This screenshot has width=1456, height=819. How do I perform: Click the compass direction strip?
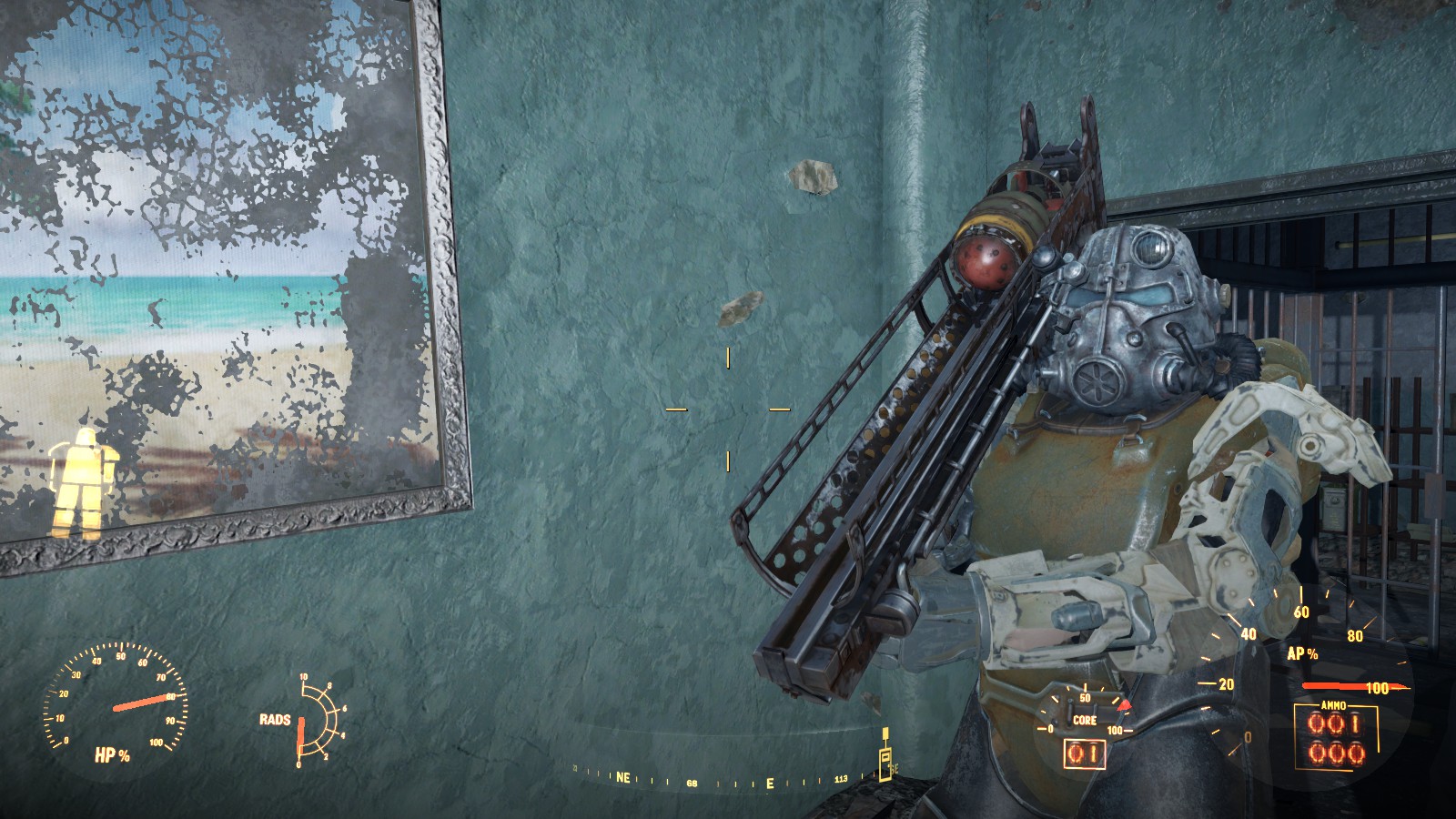(728, 780)
